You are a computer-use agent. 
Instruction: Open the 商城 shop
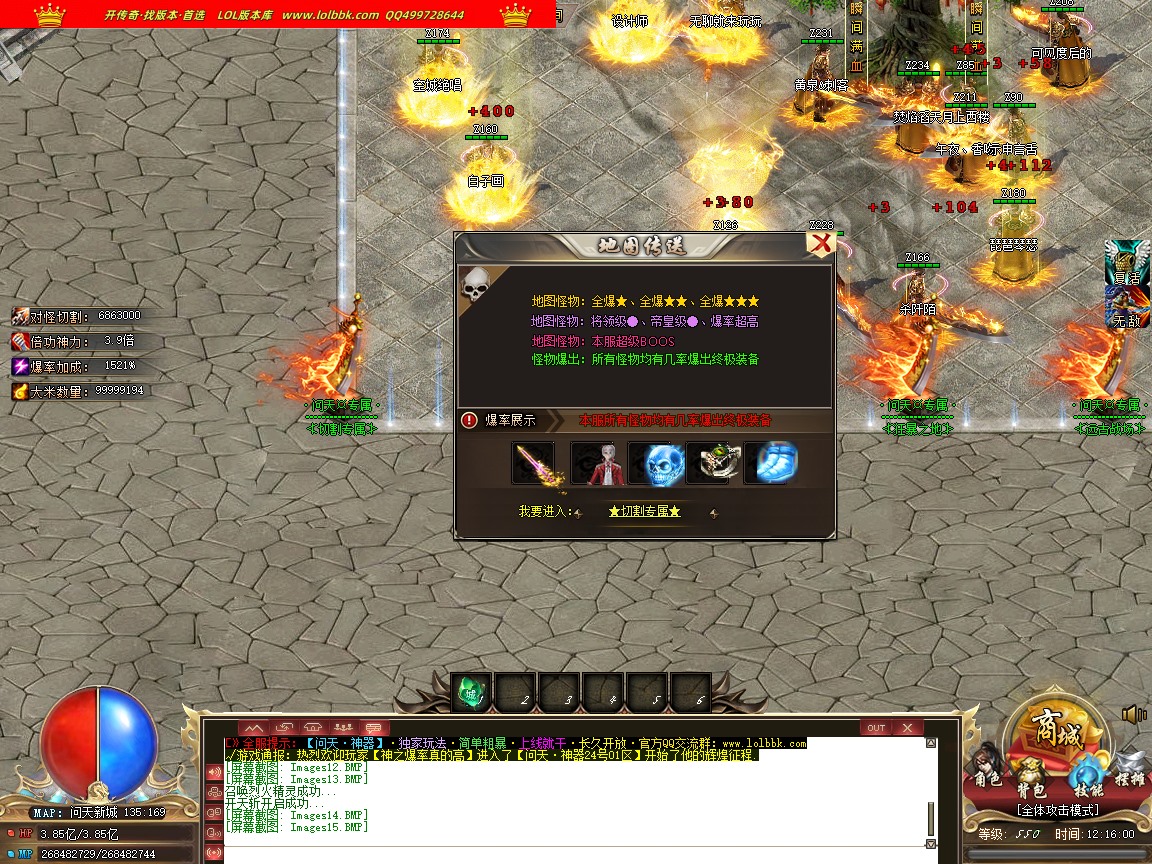click(x=1057, y=737)
